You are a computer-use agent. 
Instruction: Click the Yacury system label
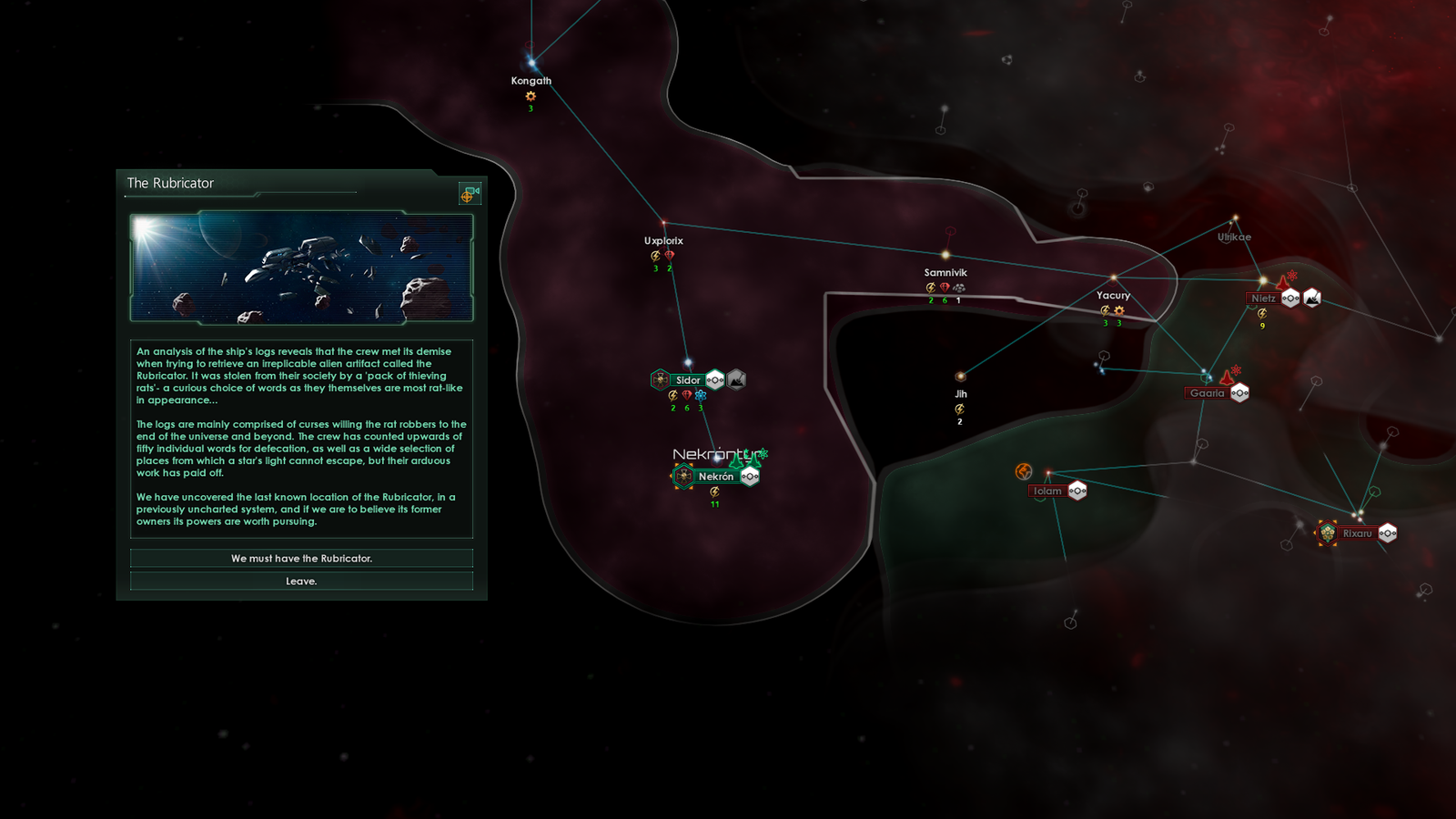(x=1113, y=296)
